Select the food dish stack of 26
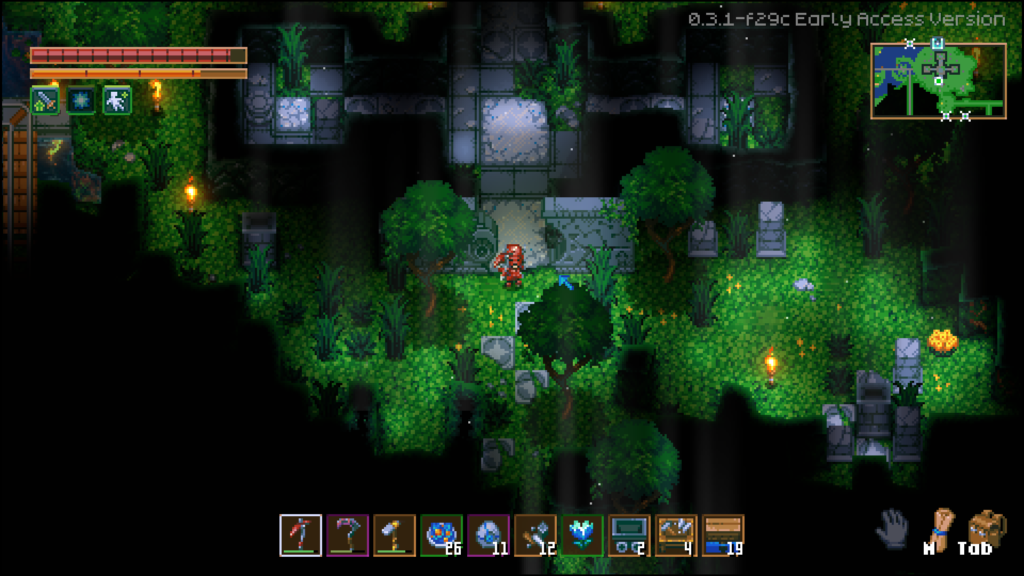Viewport: 1024px width, 576px height. [x=441, y=535]
